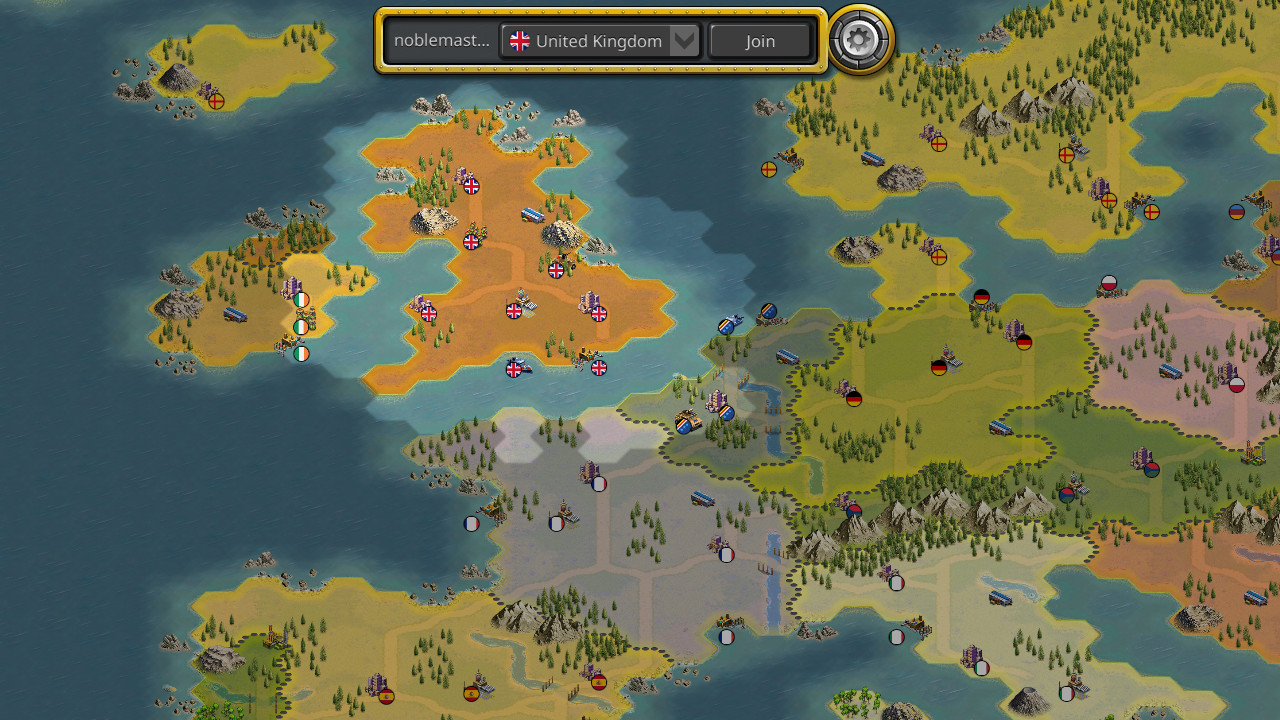
Task: Select the Union Jack roundel in Scotland
Action: tap(470, 186)
